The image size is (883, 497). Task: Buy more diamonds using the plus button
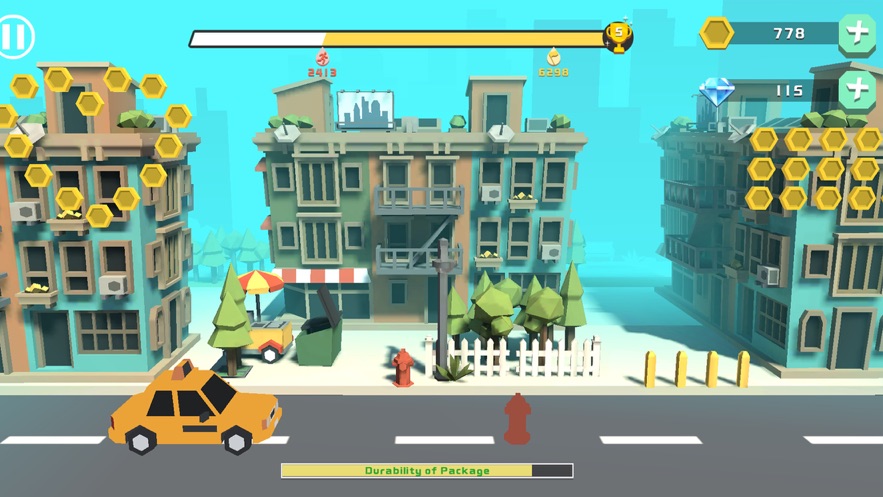coord(857,90)
